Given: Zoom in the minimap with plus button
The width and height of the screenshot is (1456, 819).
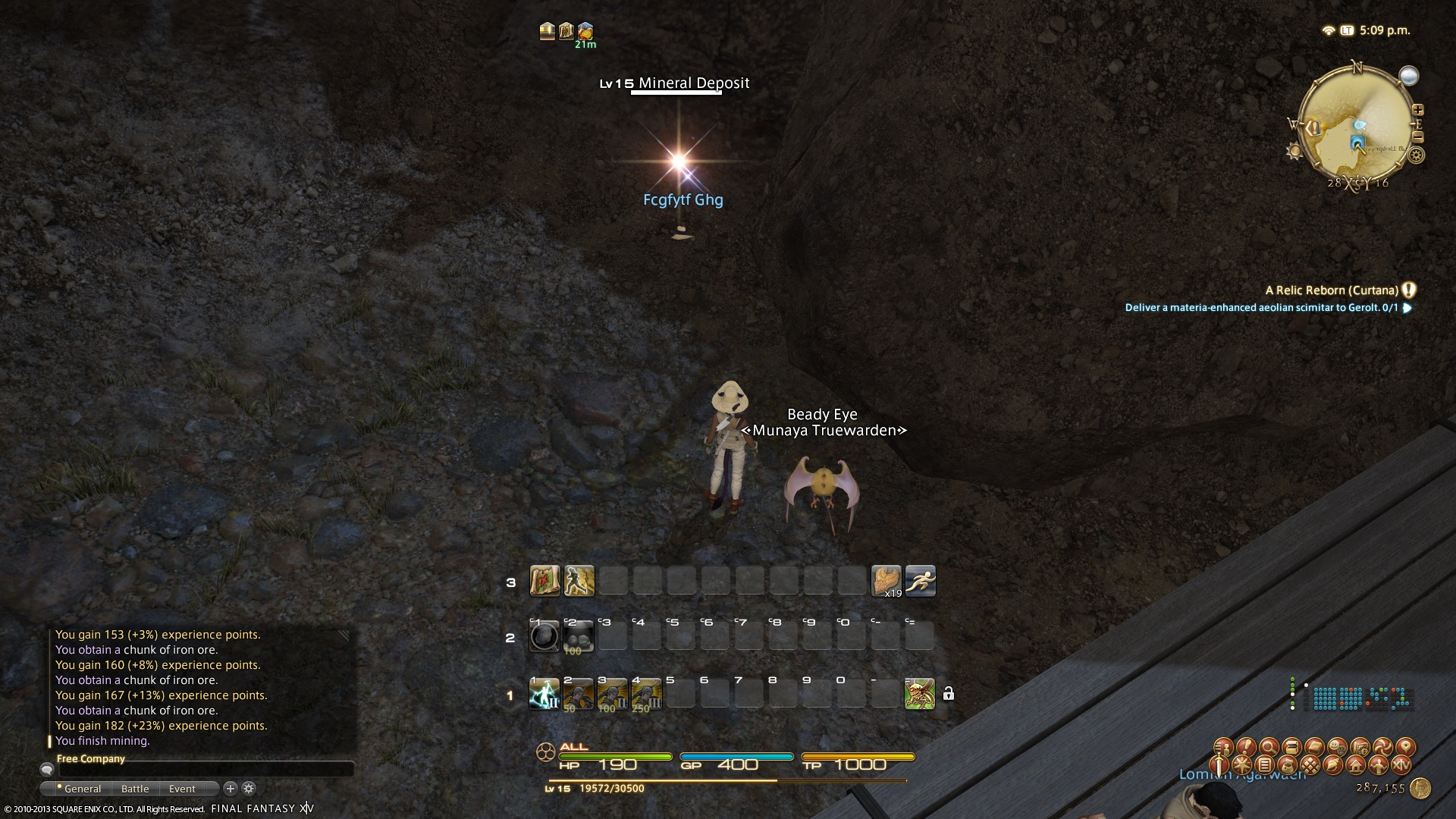Looking at the screenshot, I should tap(1417, 110).
